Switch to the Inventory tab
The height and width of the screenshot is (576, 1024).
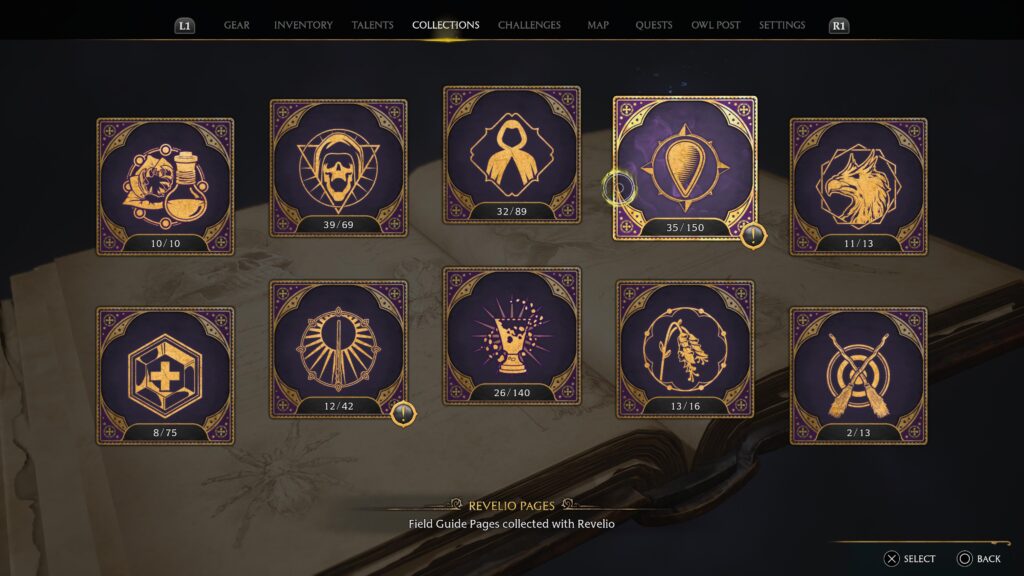[x=303, y=25]
